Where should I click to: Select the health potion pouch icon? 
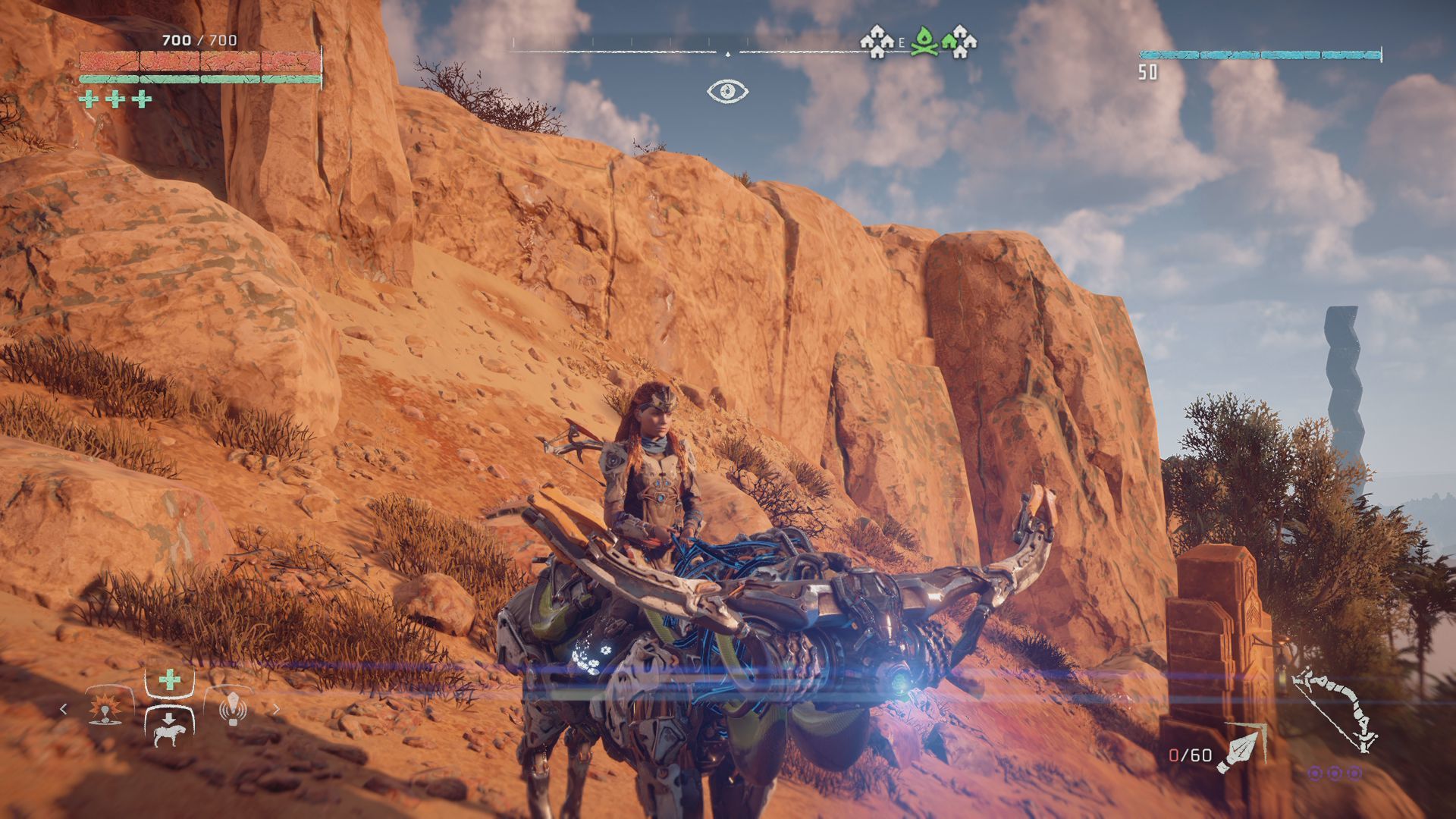pyautogui.click(x=169, y=679)
